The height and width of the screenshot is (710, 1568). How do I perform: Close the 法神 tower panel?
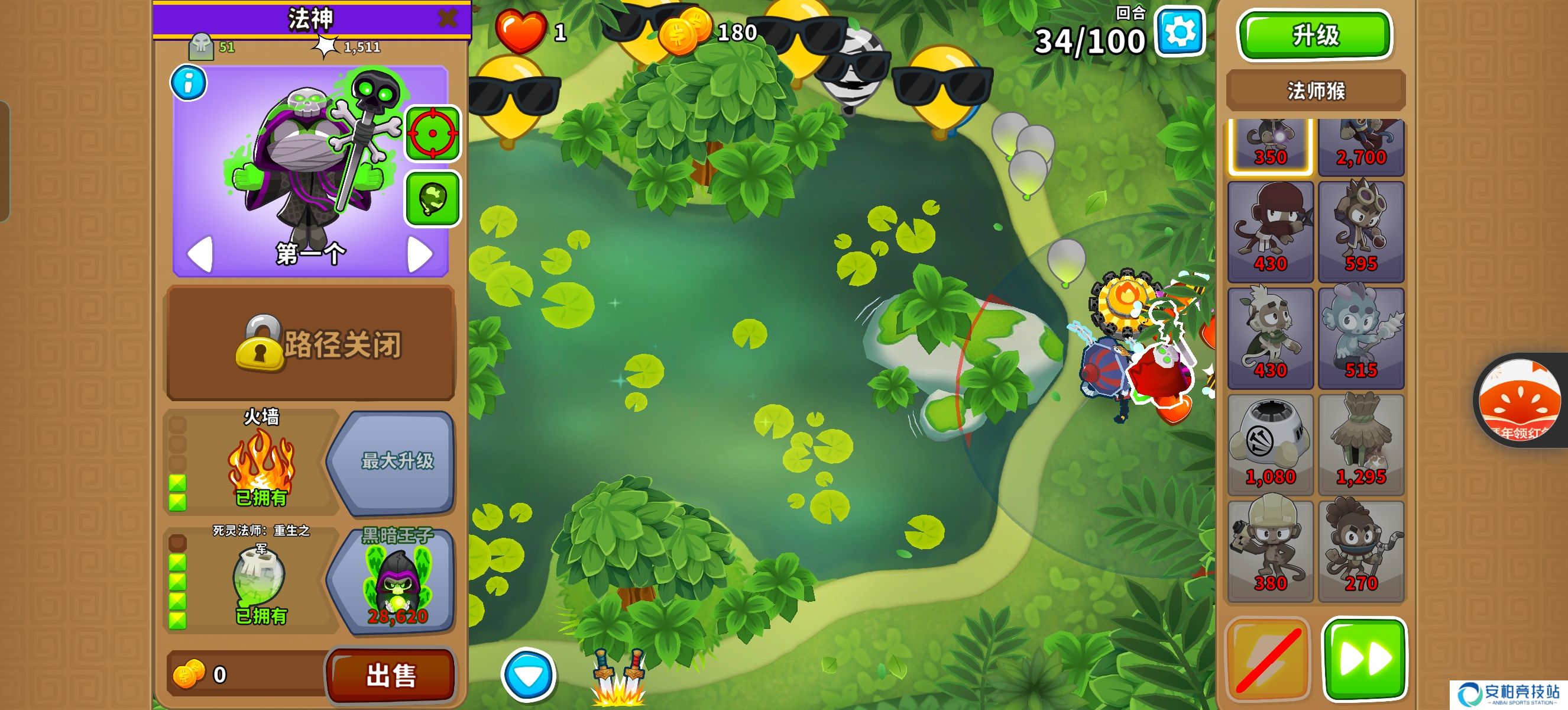coord(448,18)
